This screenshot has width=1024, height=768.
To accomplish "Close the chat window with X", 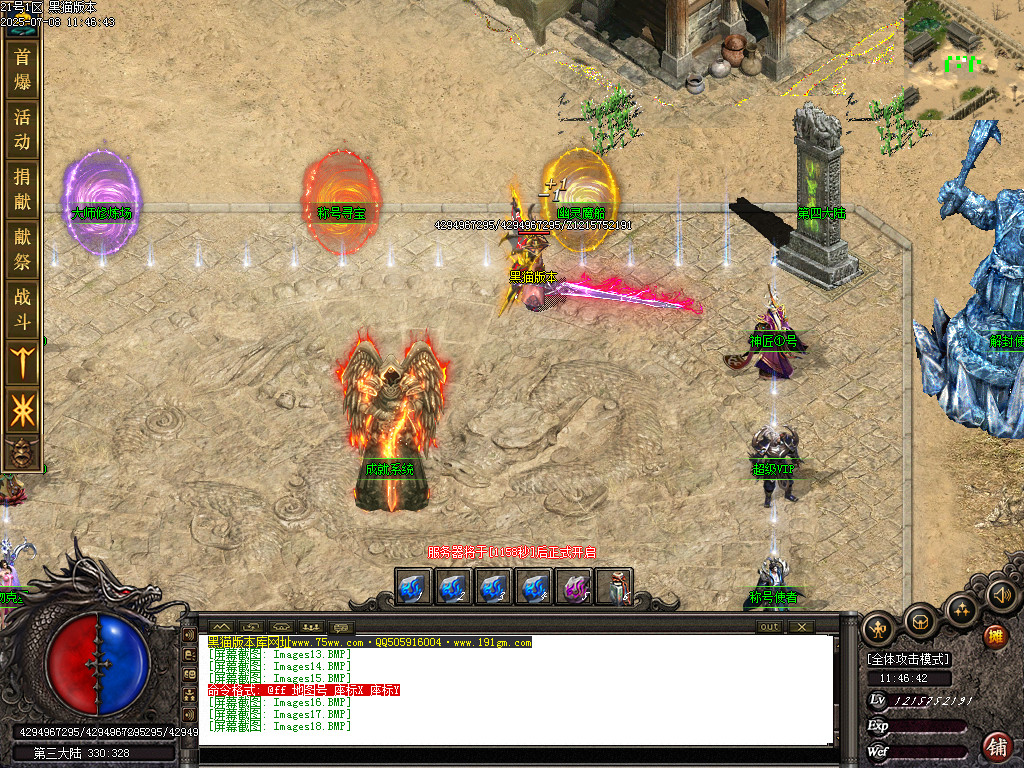I will coord(801,627).
